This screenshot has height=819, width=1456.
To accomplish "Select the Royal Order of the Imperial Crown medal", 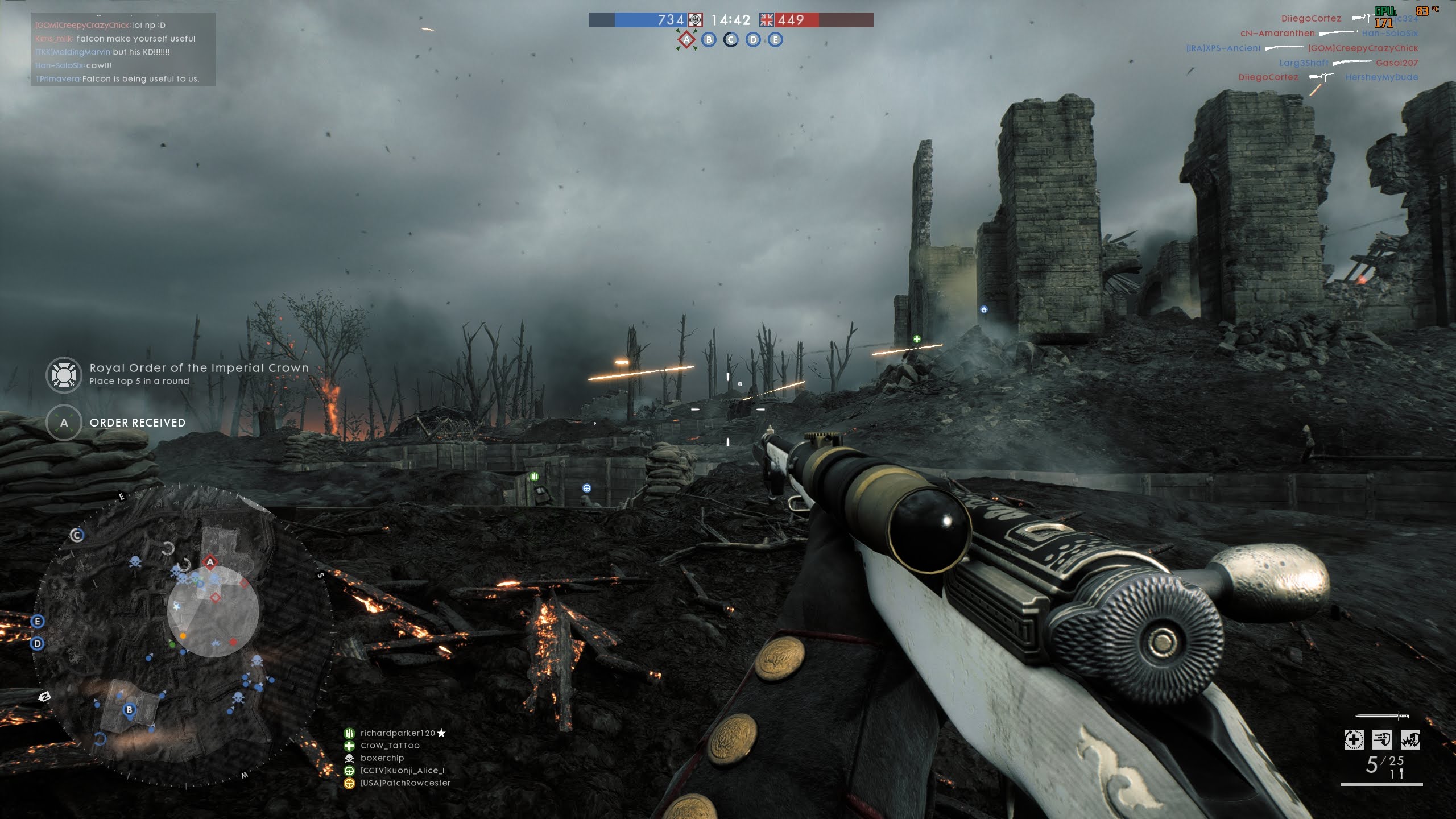I will pyautogui.click(x=64, y=375).
